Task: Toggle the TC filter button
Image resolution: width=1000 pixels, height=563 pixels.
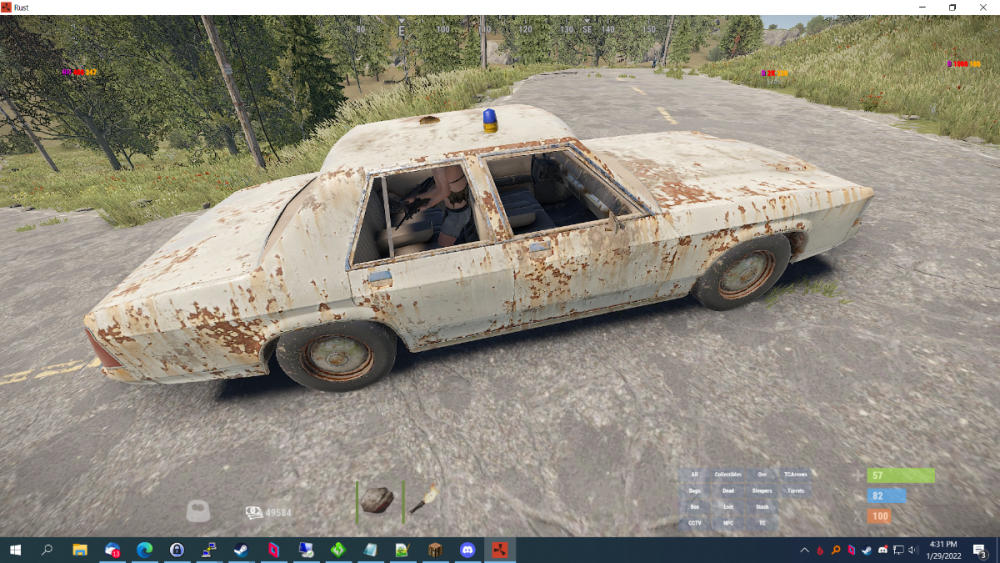Action: 762,523
